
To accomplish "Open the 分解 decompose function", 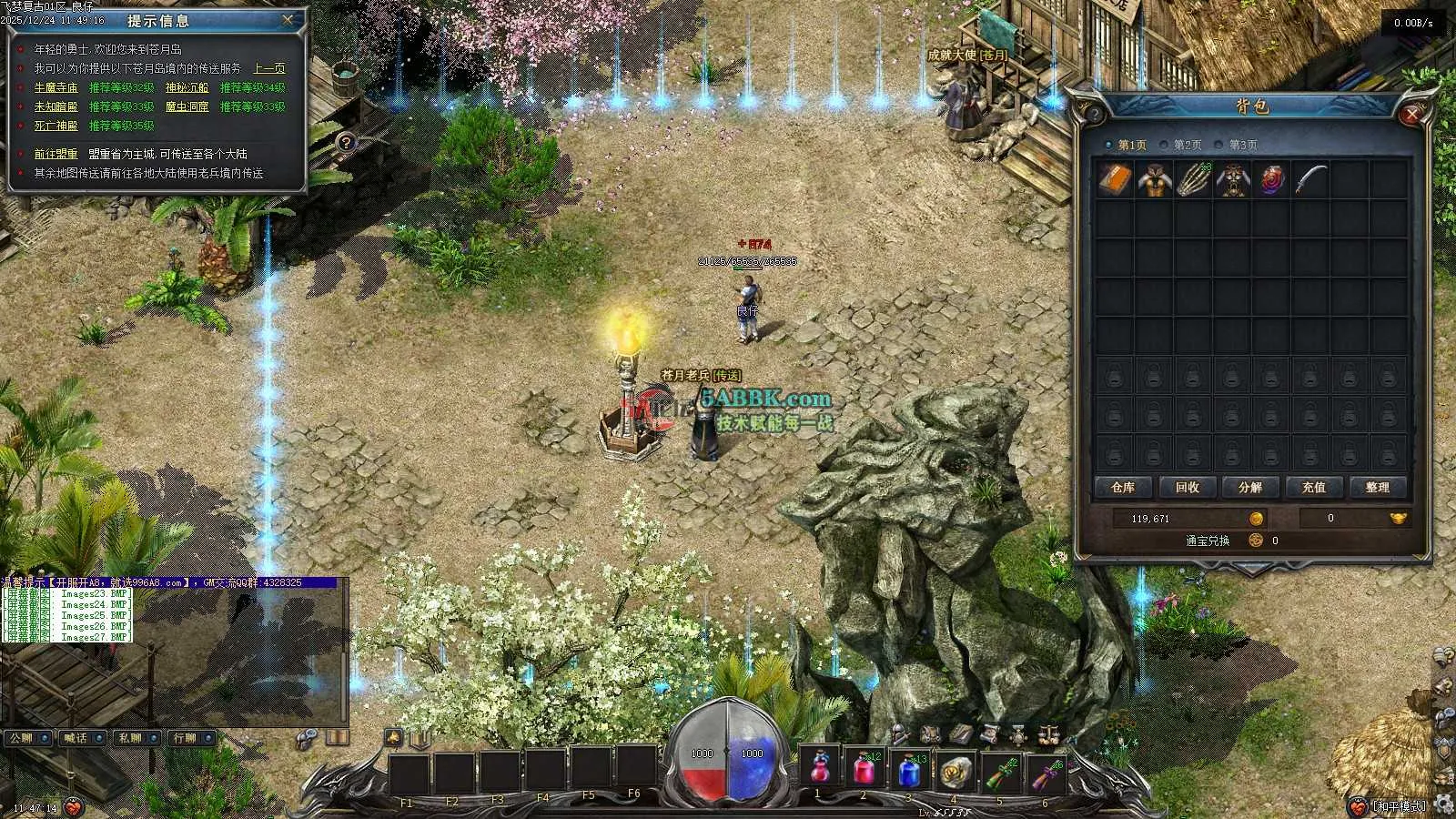I will click(x=1250, y=488).
